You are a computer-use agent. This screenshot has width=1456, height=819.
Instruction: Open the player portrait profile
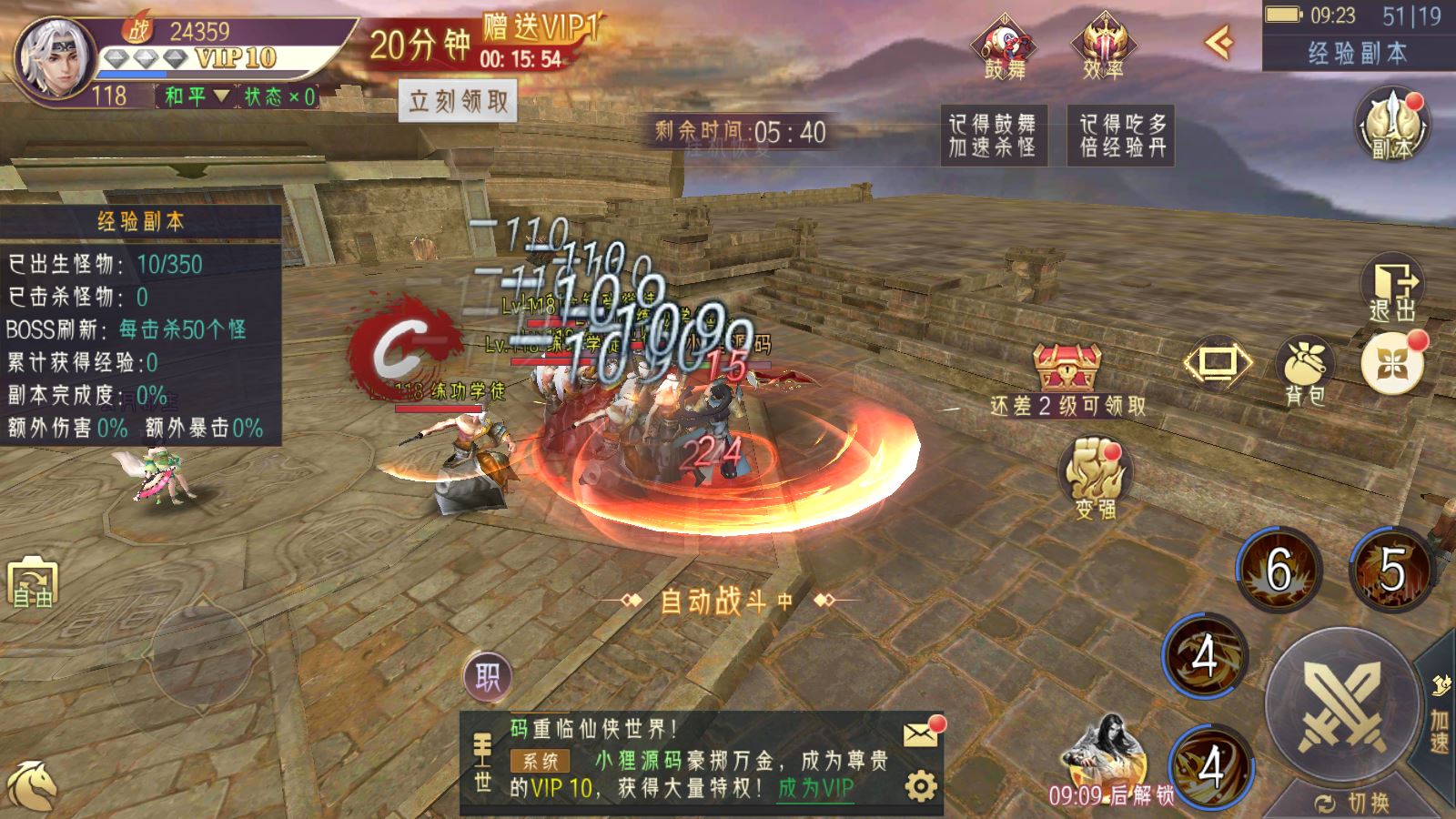point(53,56)
